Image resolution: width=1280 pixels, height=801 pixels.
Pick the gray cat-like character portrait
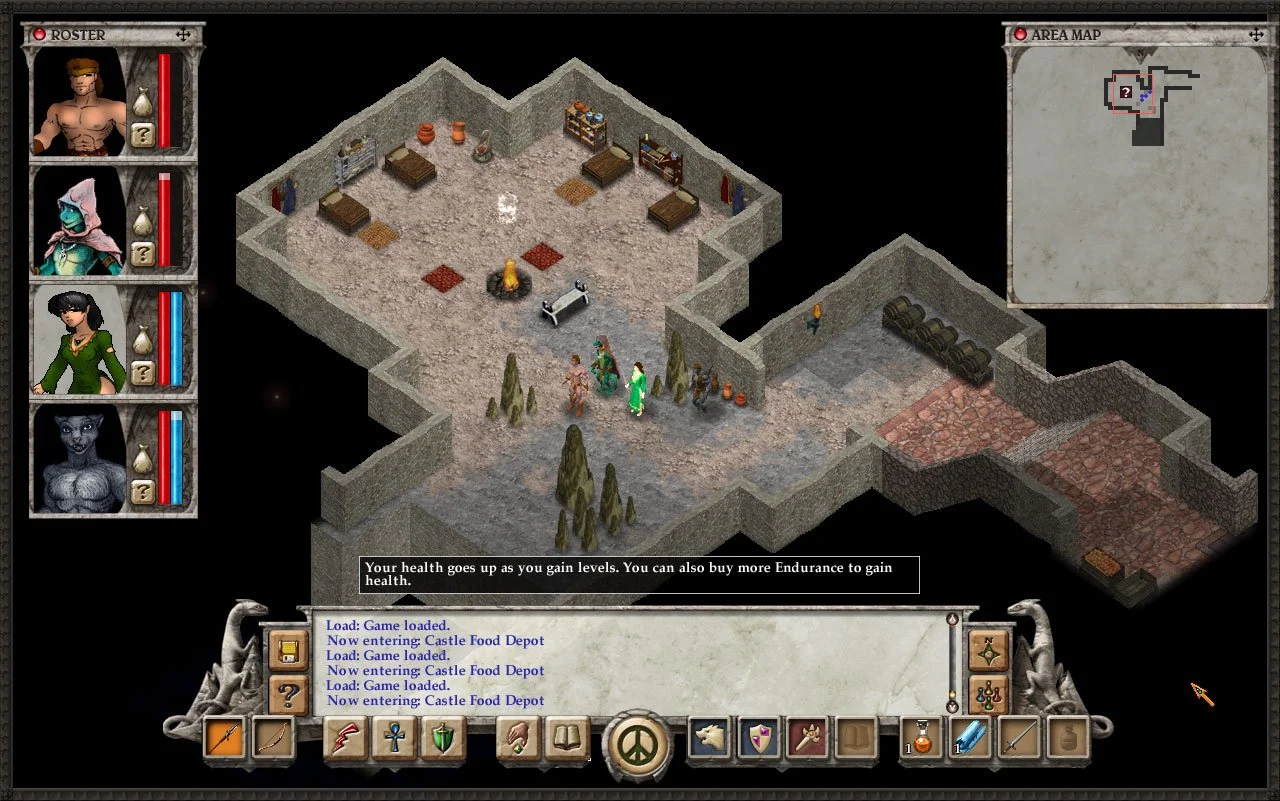[80, 459]
